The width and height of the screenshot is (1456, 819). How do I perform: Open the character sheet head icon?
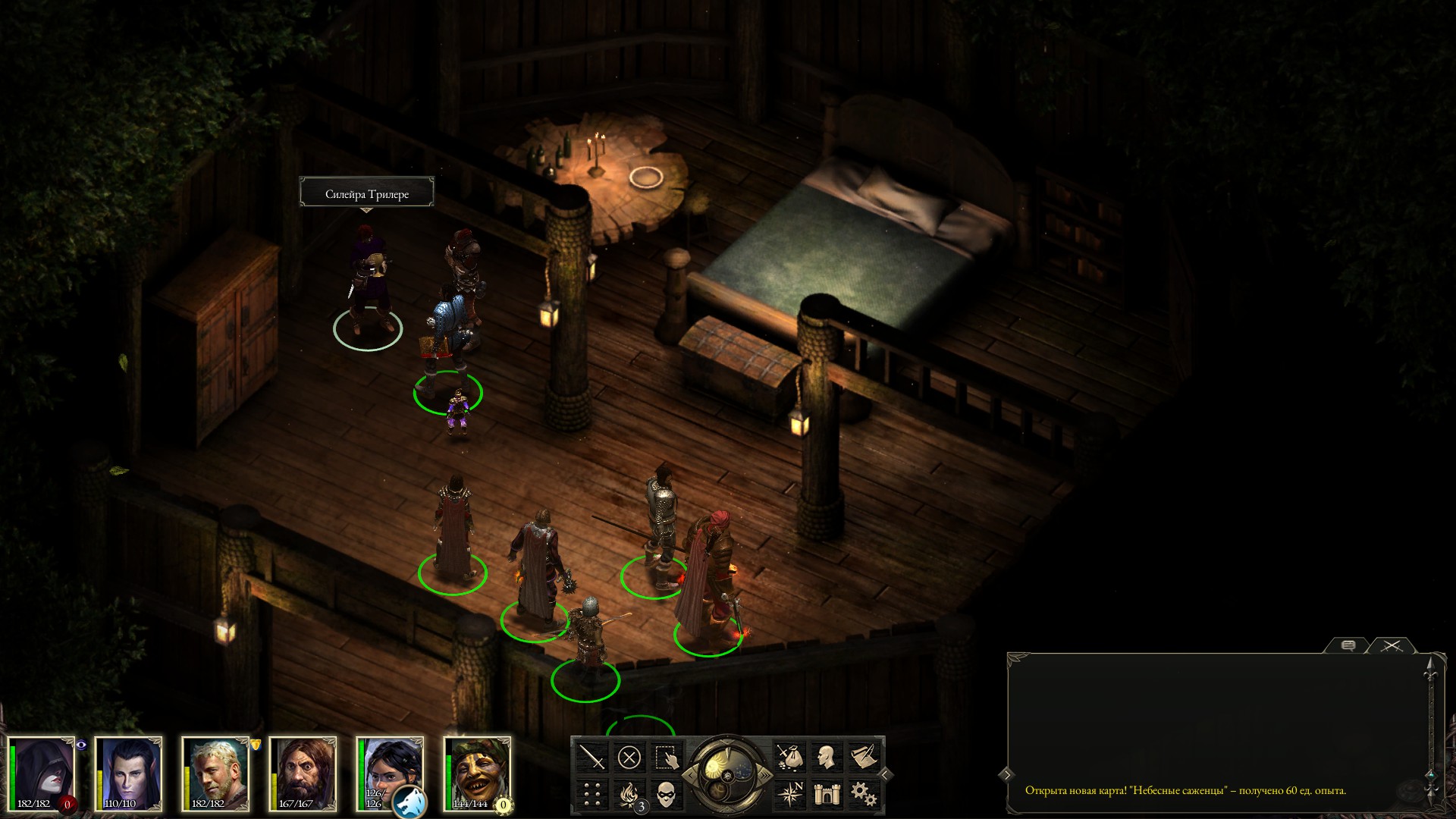click(826, 757)
